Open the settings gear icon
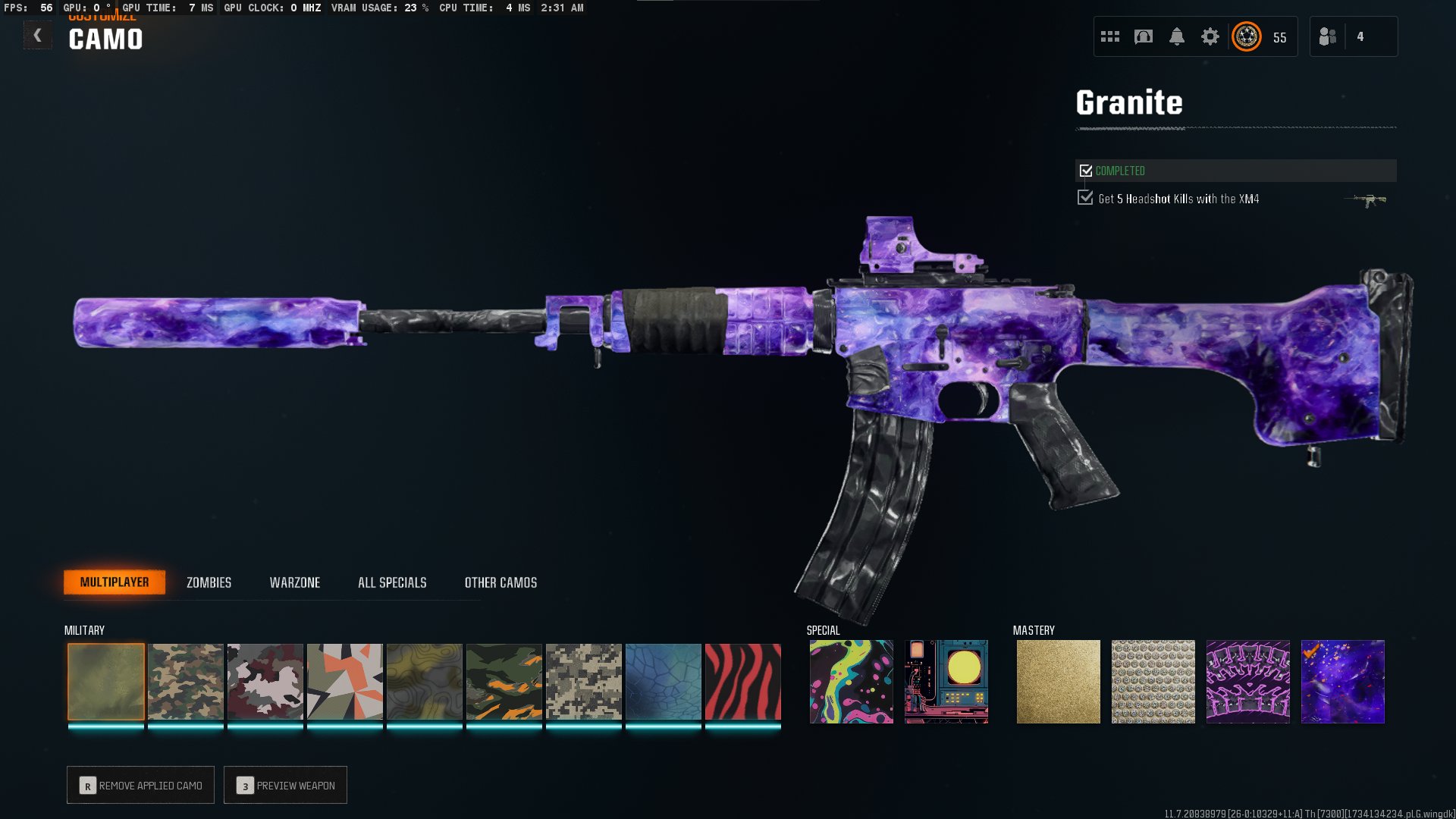 [x=1210, y=36]
